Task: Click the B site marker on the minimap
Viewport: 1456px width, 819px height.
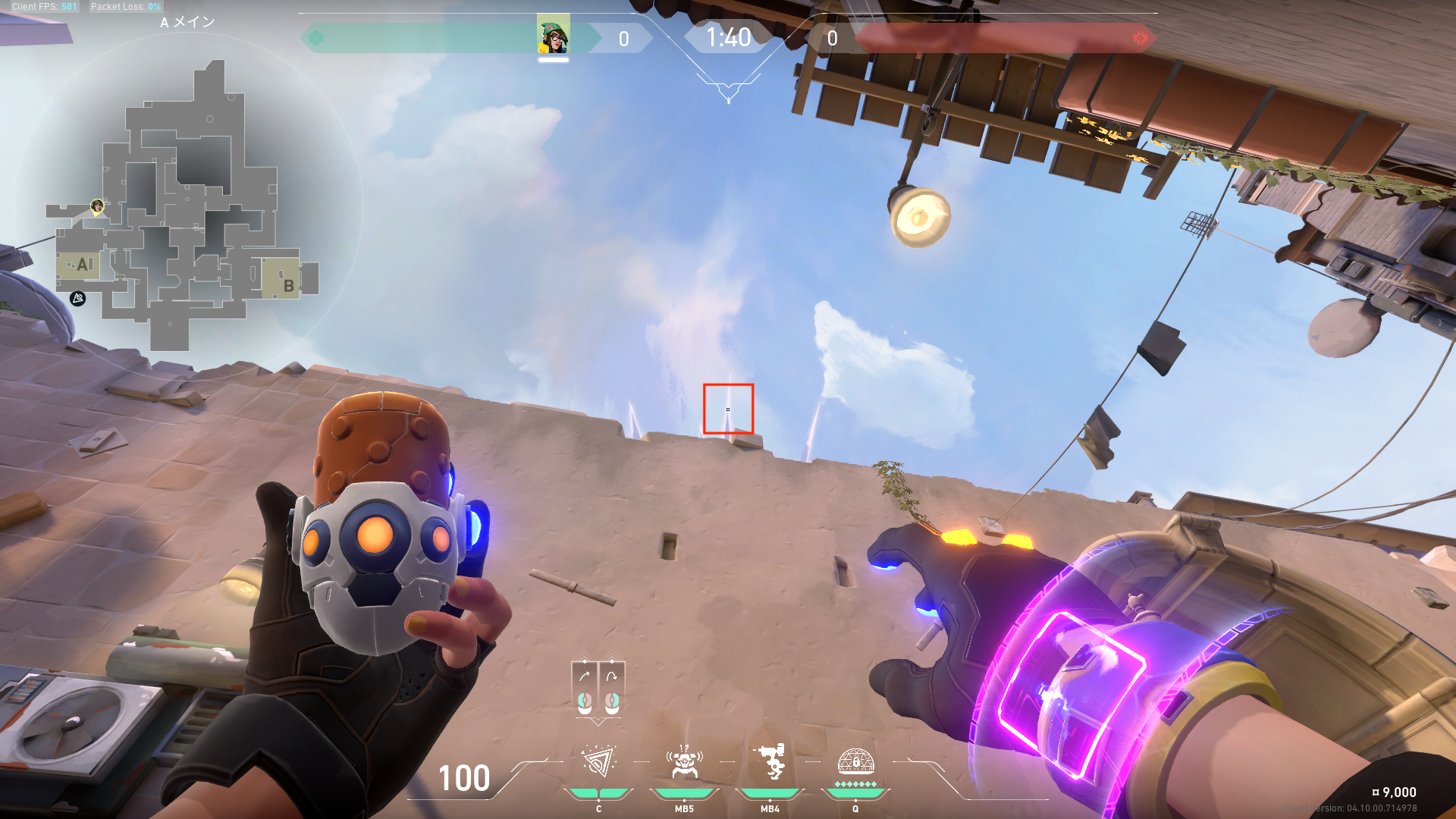Action: [x=288, y=285]
